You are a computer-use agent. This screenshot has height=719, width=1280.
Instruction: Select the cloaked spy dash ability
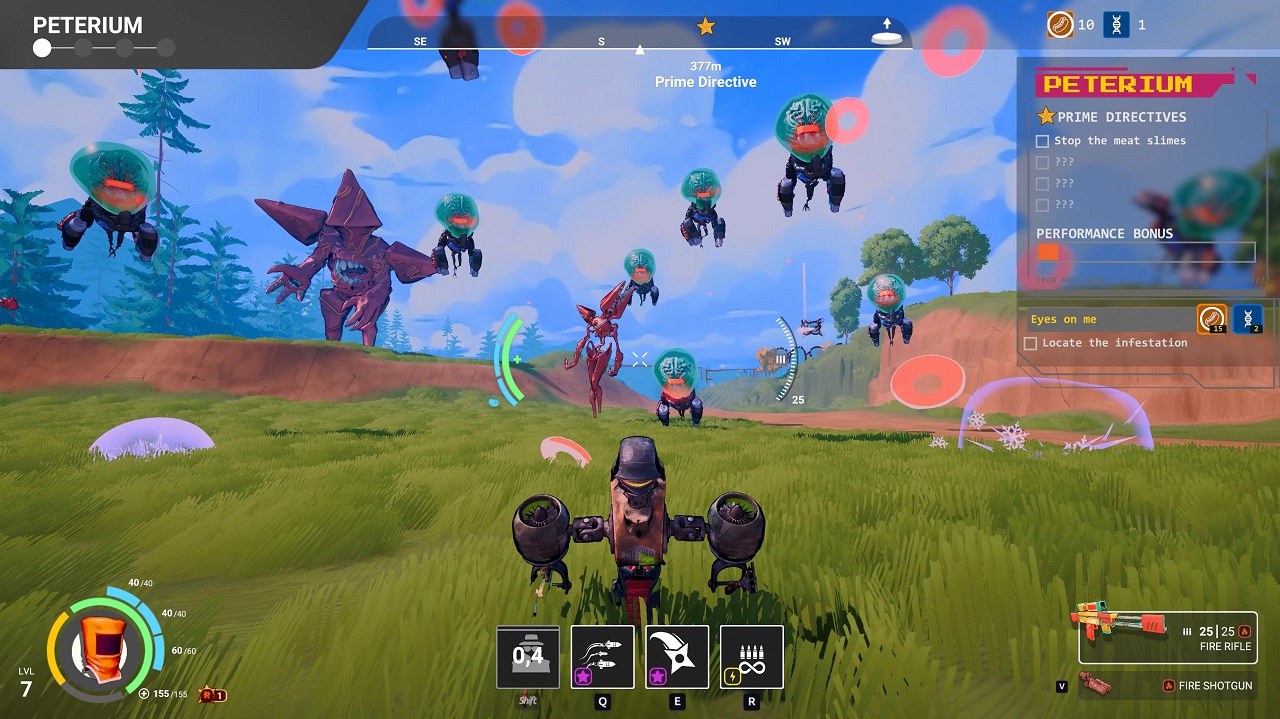pyautogui.click(x=528, y=657)
